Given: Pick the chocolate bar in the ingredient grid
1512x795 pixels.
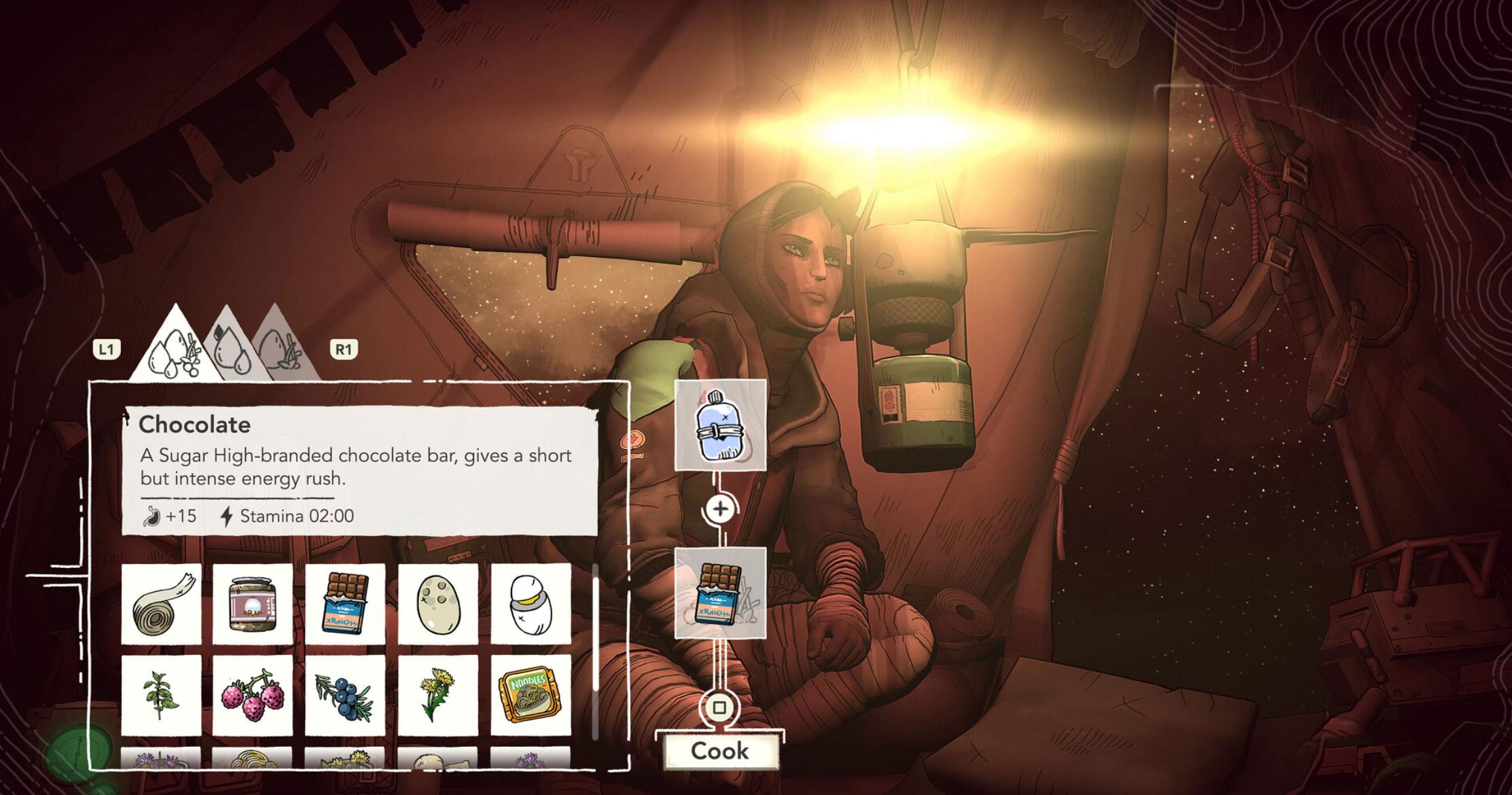Looking at the screenshot, I should pyautogui.click(x=345, y=604).
